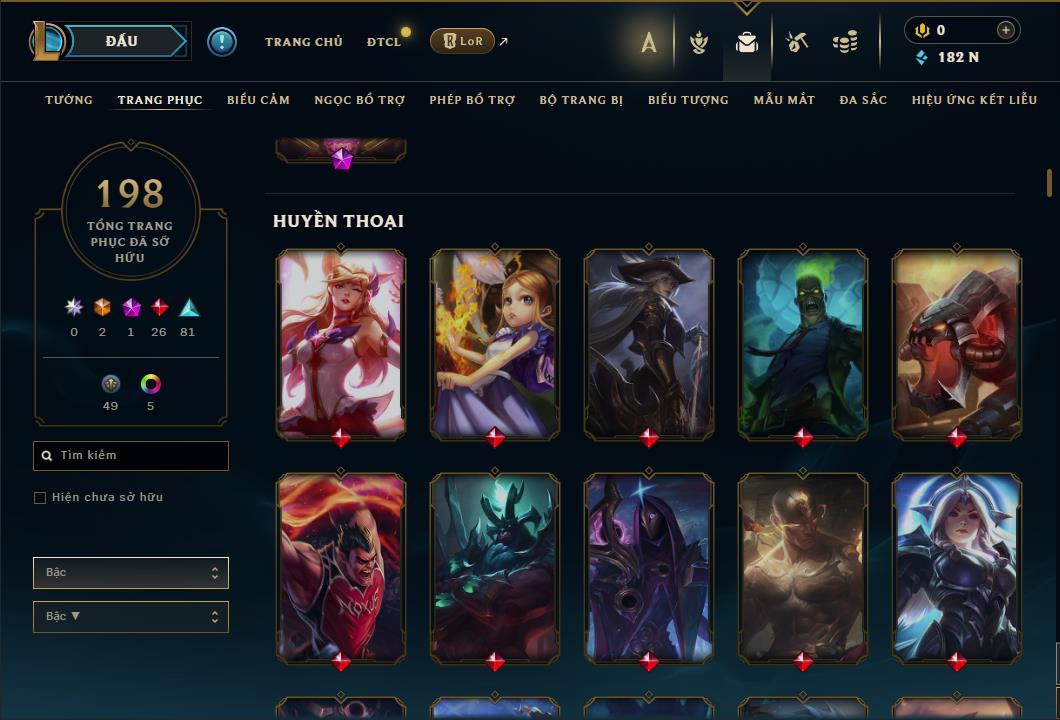Launch the LoR external link
Image resolution: width=1060 pixels, height=720 pixels.
pos(464,41)
